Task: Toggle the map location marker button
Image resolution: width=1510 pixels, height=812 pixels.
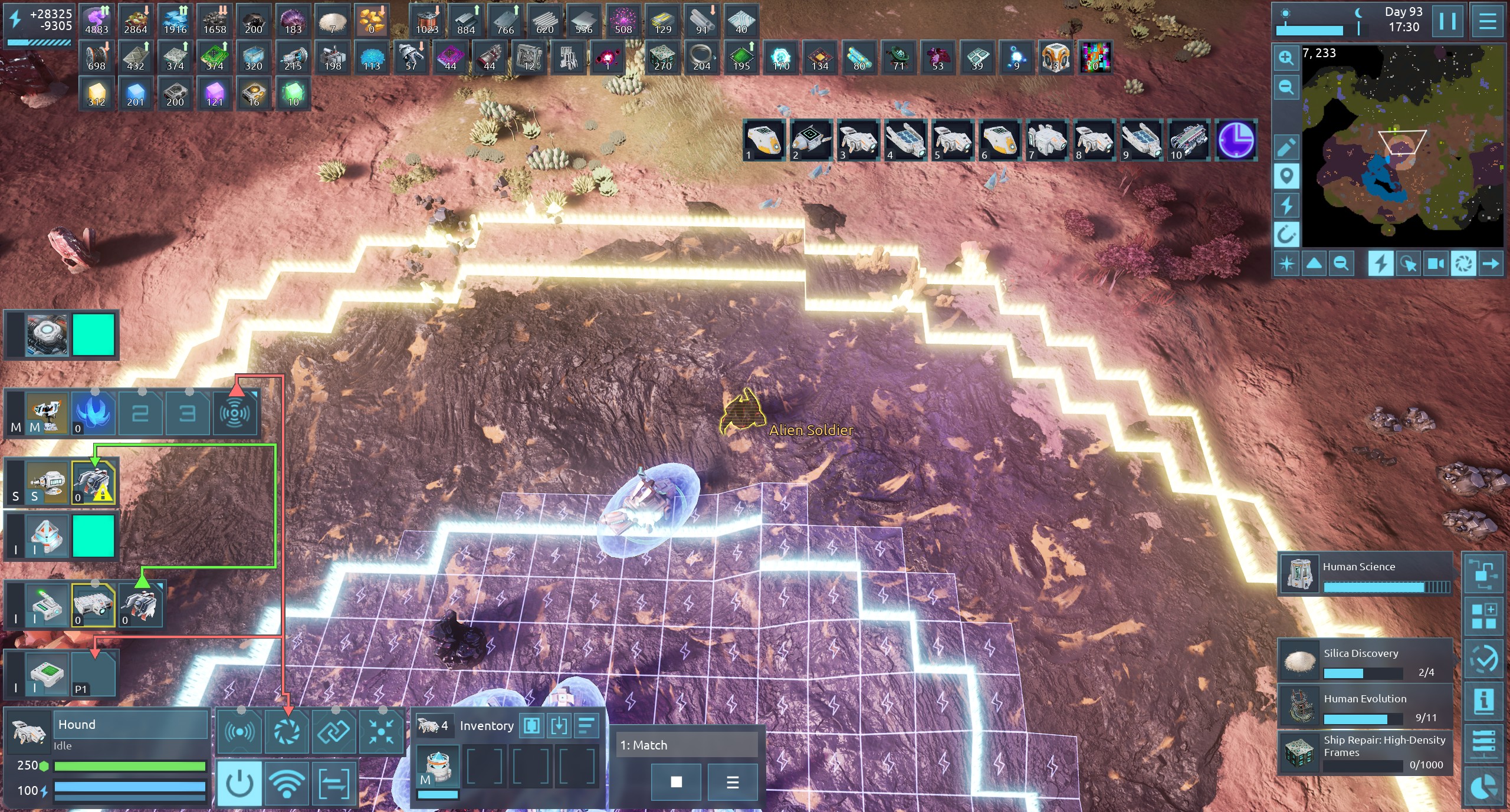Action: [x=1286, y=176]
